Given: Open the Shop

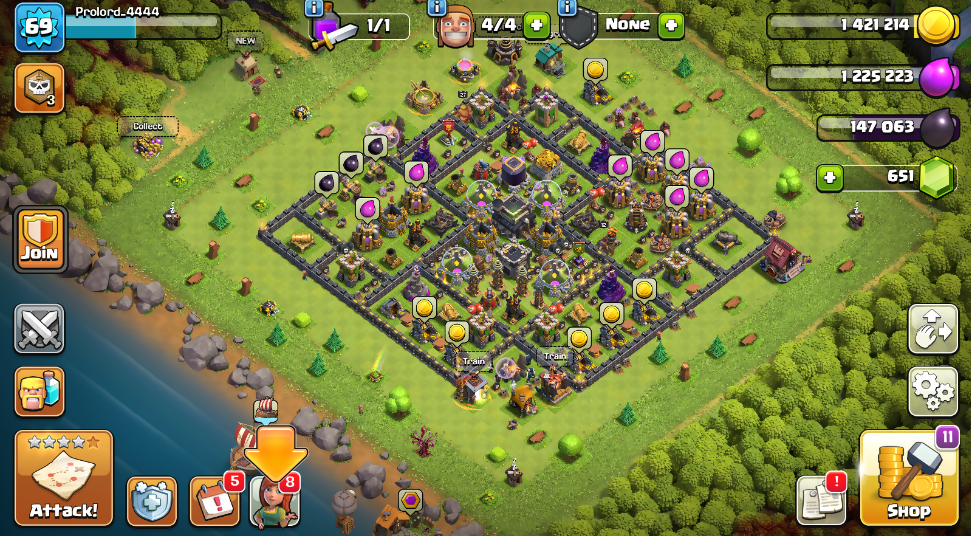Looking at the screenshot, I should [x=909, y=479].
